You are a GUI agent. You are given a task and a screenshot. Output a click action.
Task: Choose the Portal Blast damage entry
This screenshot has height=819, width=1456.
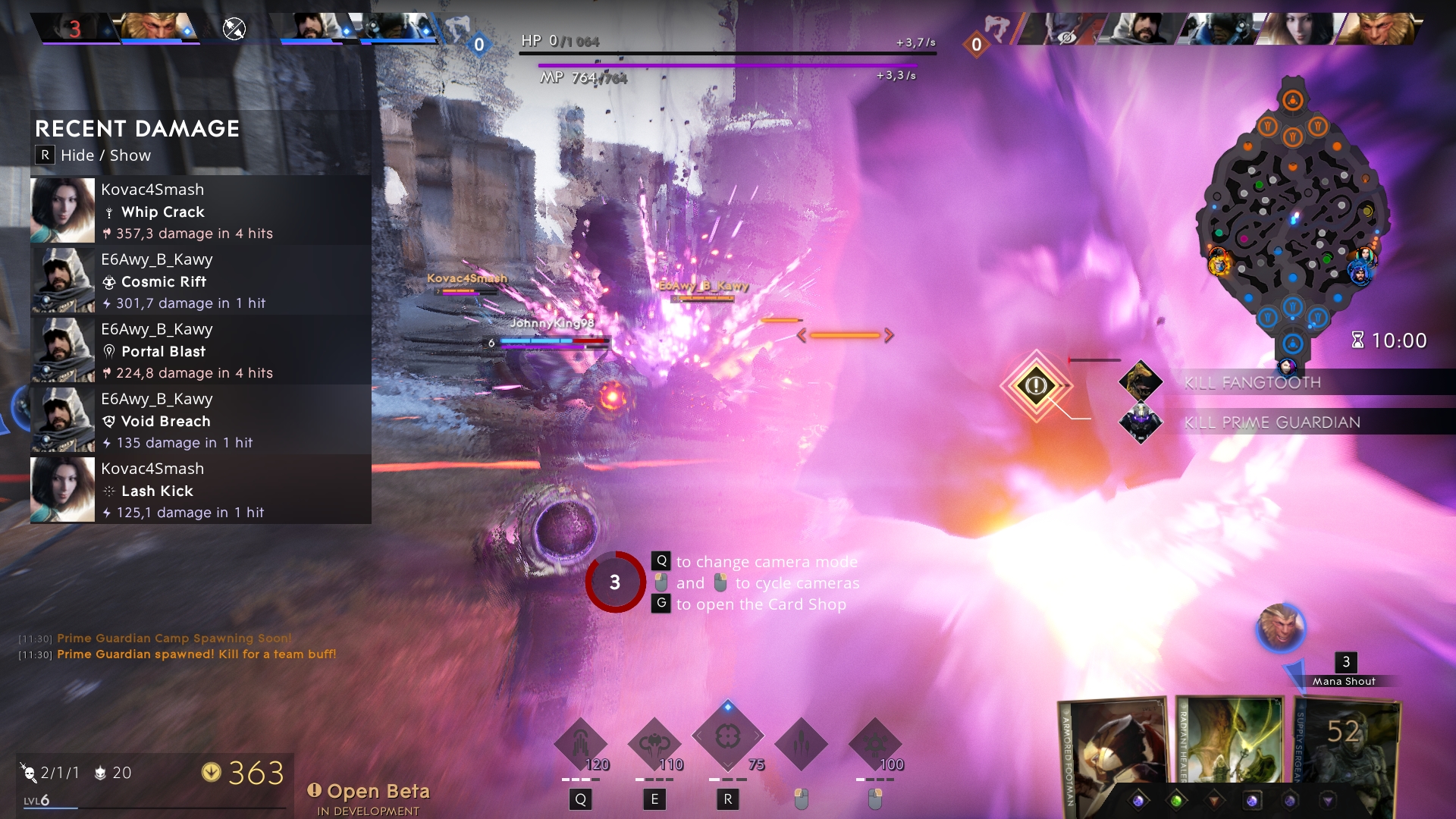(200, 350)
